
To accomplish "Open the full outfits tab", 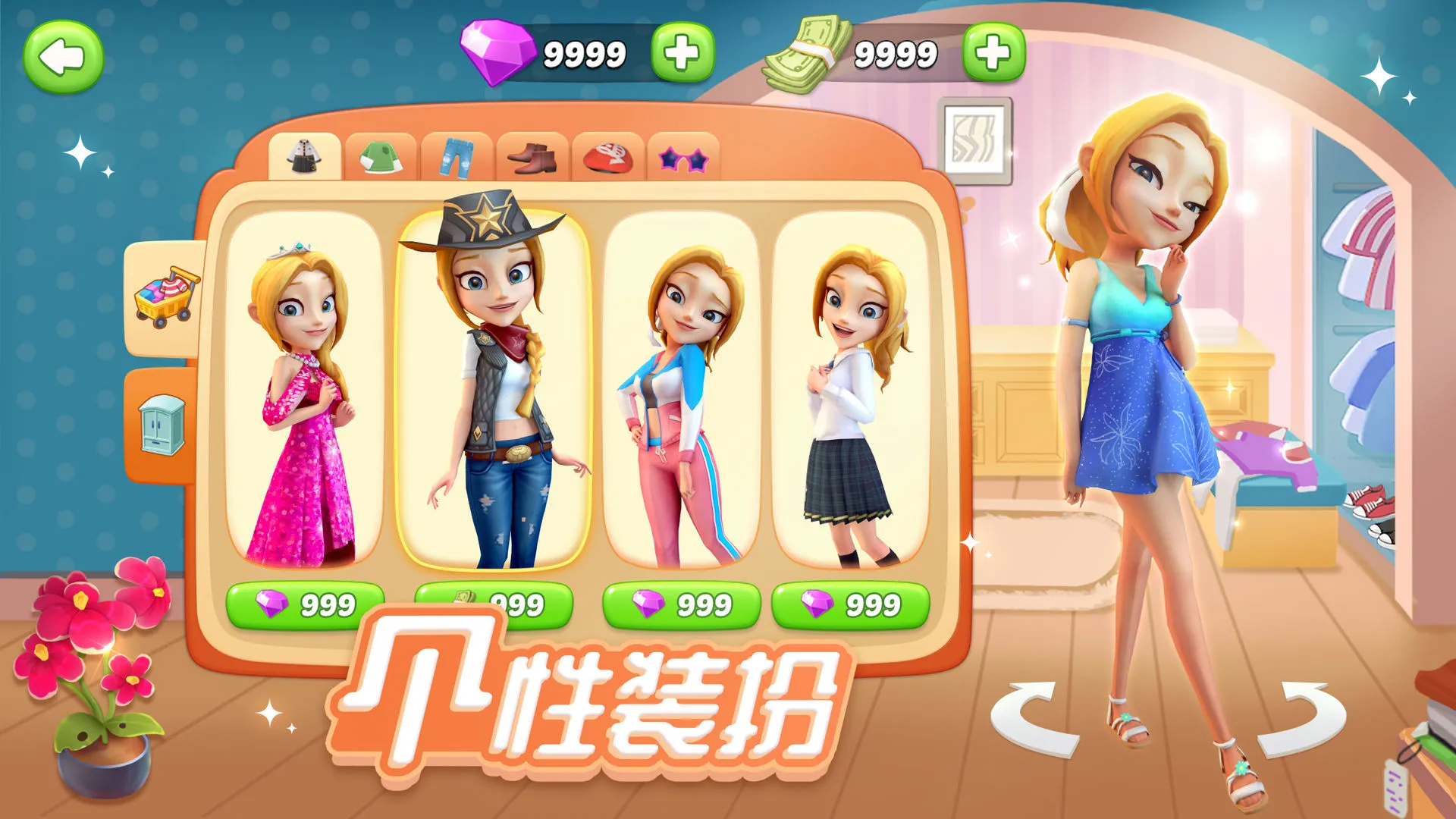I will click(x=306, y=157).
